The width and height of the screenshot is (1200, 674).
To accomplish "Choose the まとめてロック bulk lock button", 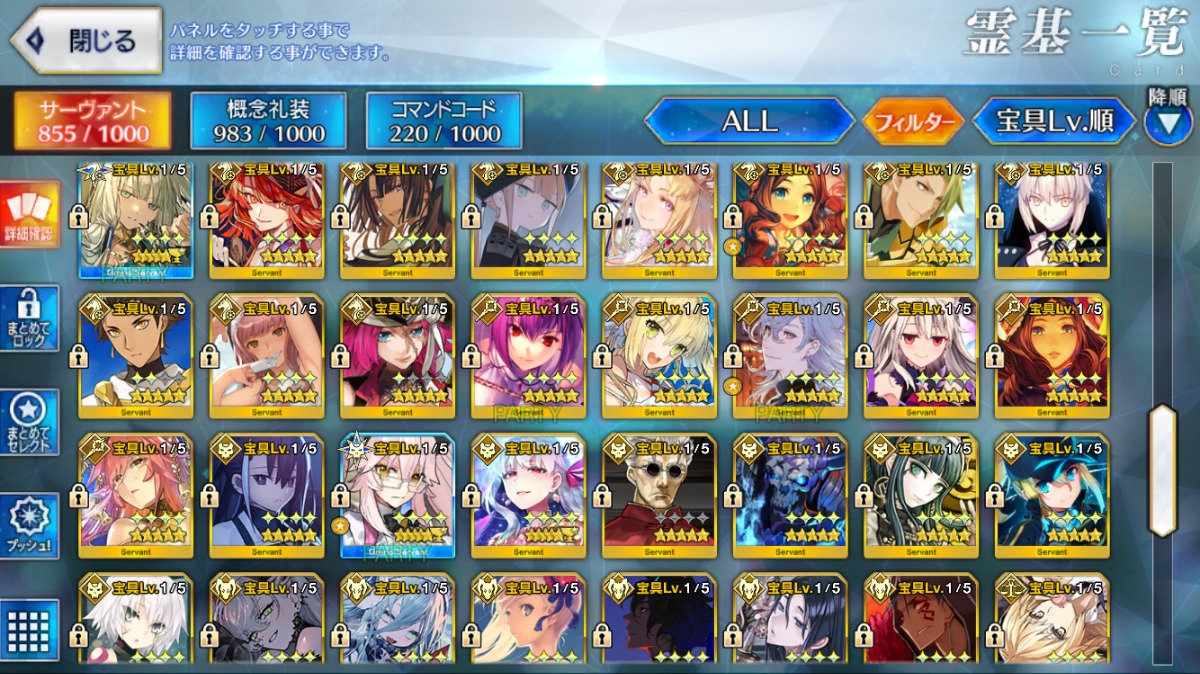I will [x=30, y=318].
